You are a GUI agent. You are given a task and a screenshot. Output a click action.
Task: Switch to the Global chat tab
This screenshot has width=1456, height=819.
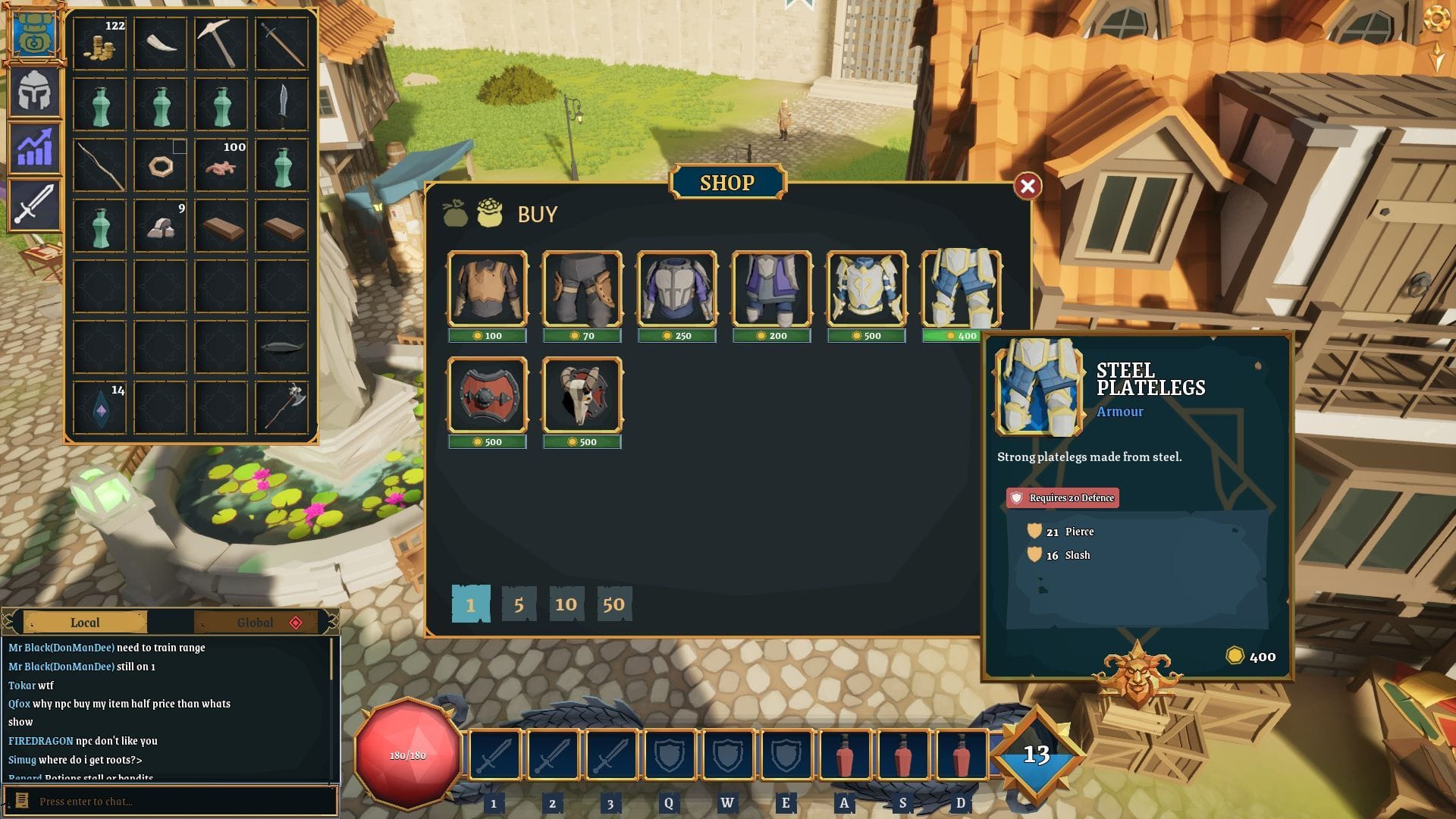pyautogui.click(x=256, y=622)
